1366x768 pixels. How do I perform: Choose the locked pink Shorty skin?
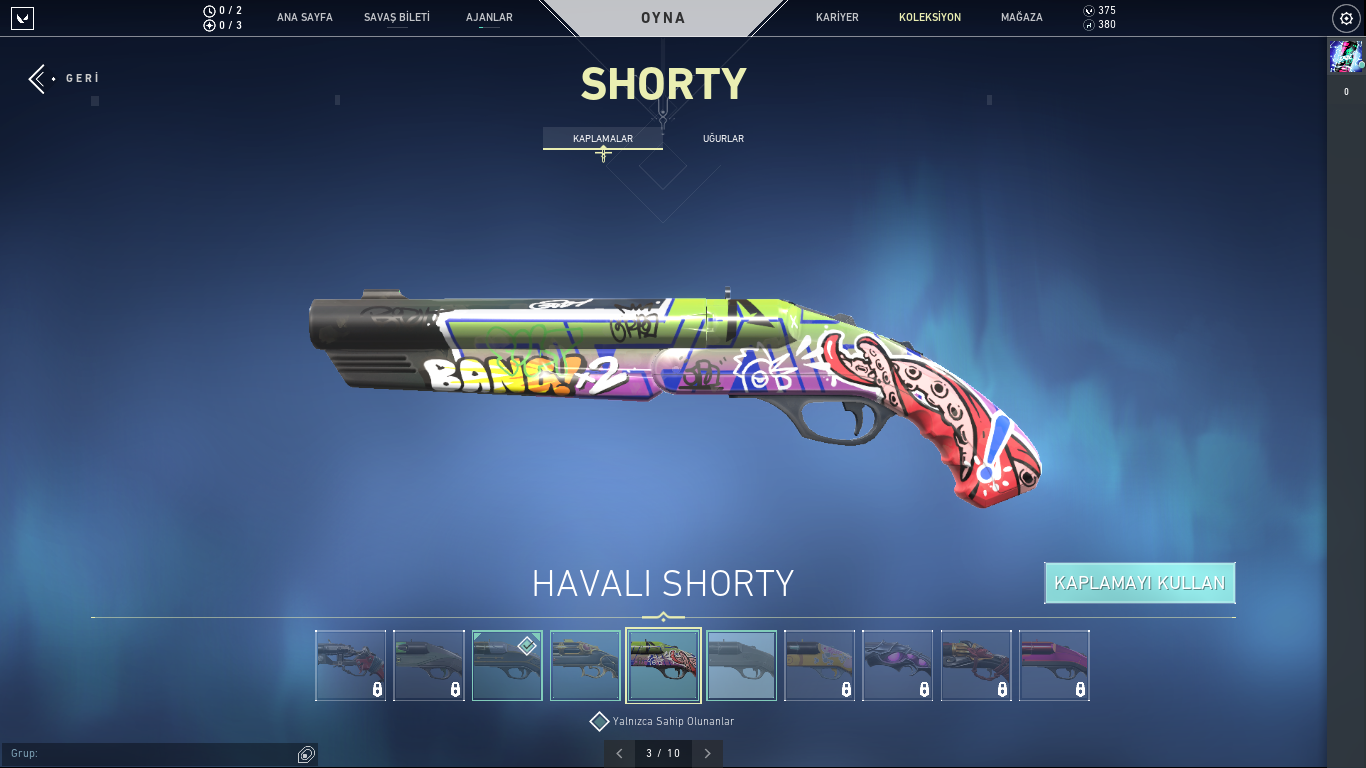[1054, 665]
